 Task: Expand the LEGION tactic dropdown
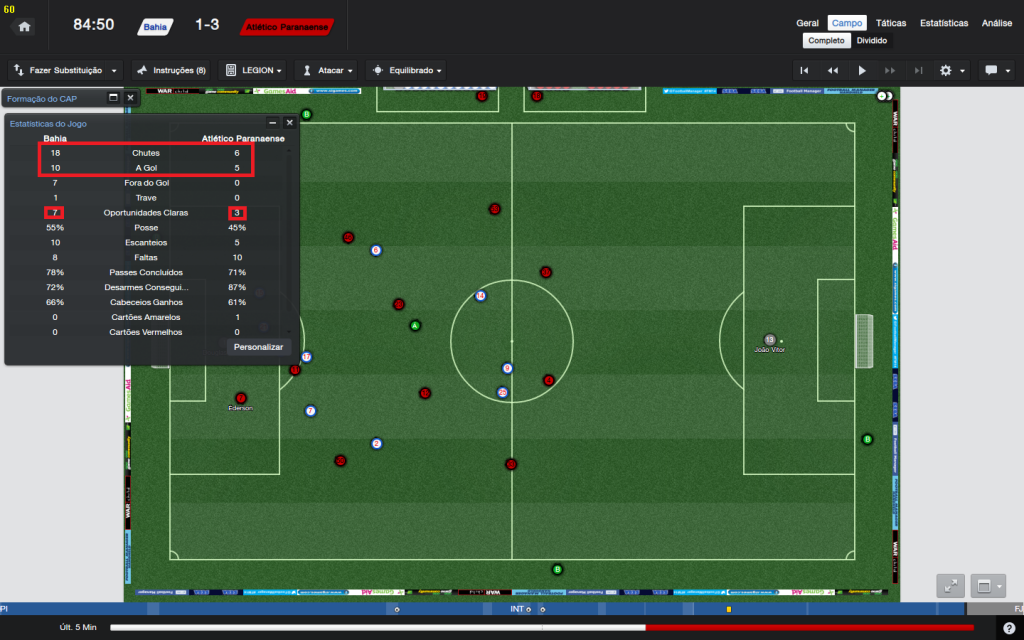pyautogui.click(x=255, y=71)
